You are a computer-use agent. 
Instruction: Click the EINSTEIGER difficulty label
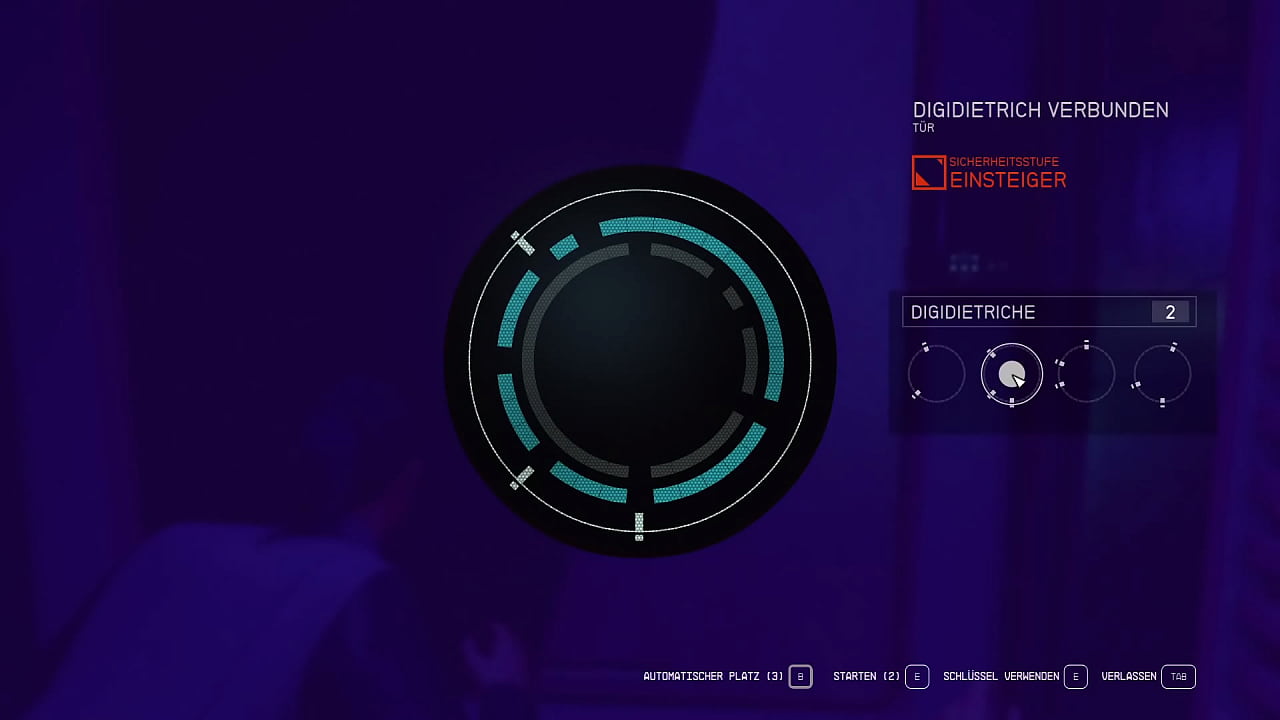[1010, 180]
